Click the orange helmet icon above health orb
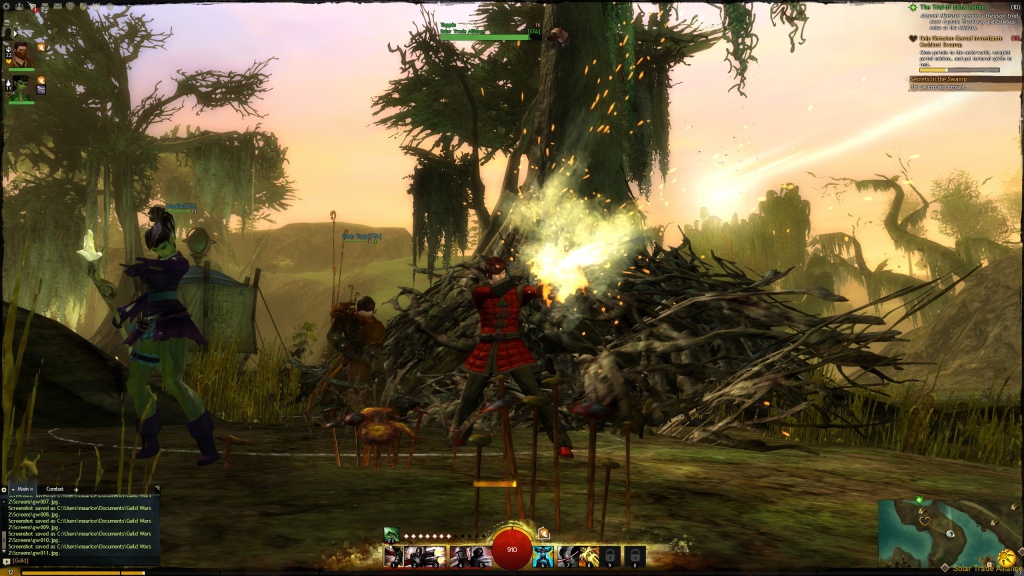 click(x=543, y=533)
